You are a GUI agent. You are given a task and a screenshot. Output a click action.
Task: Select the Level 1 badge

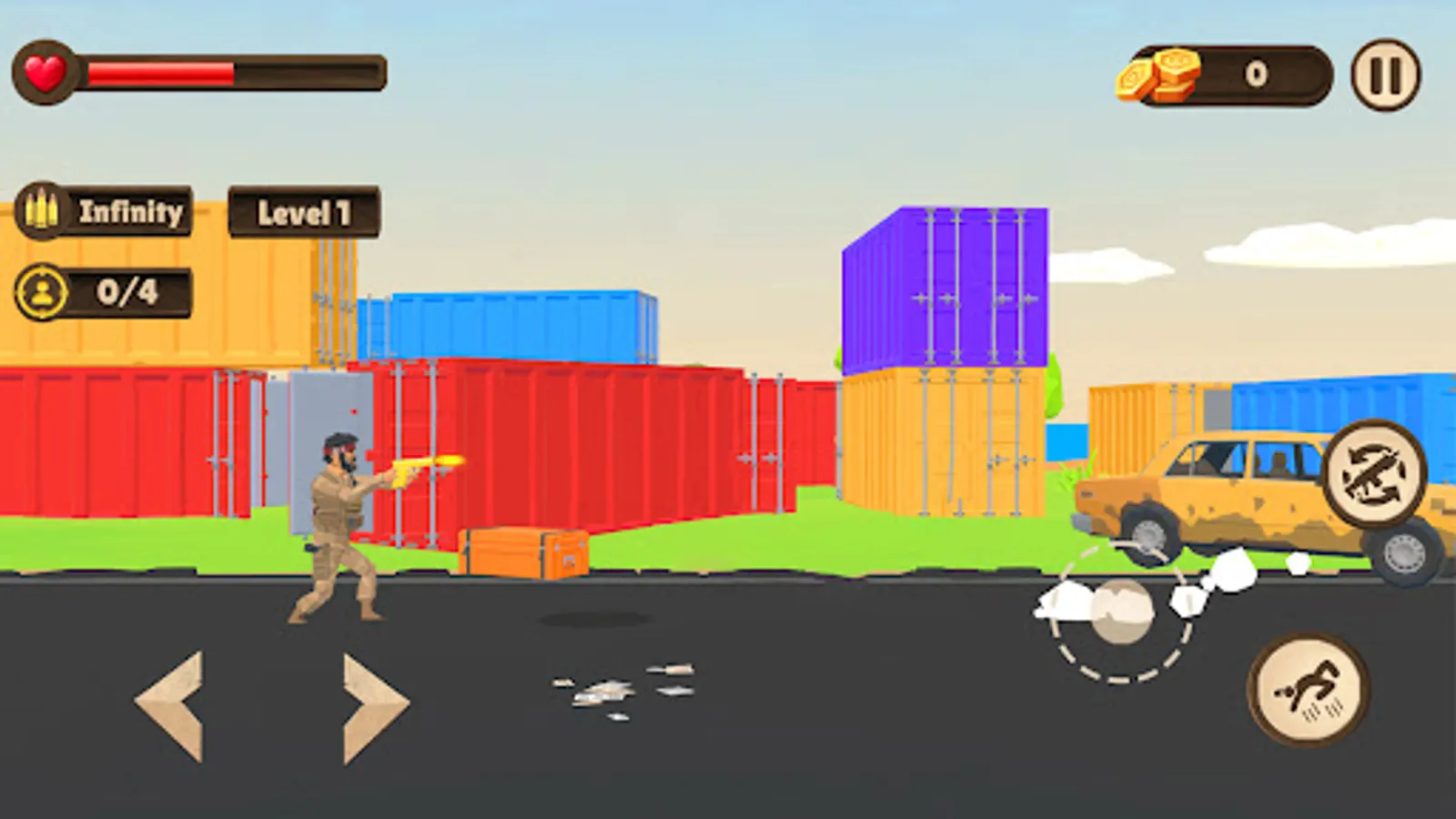click(x=305, y=210)
